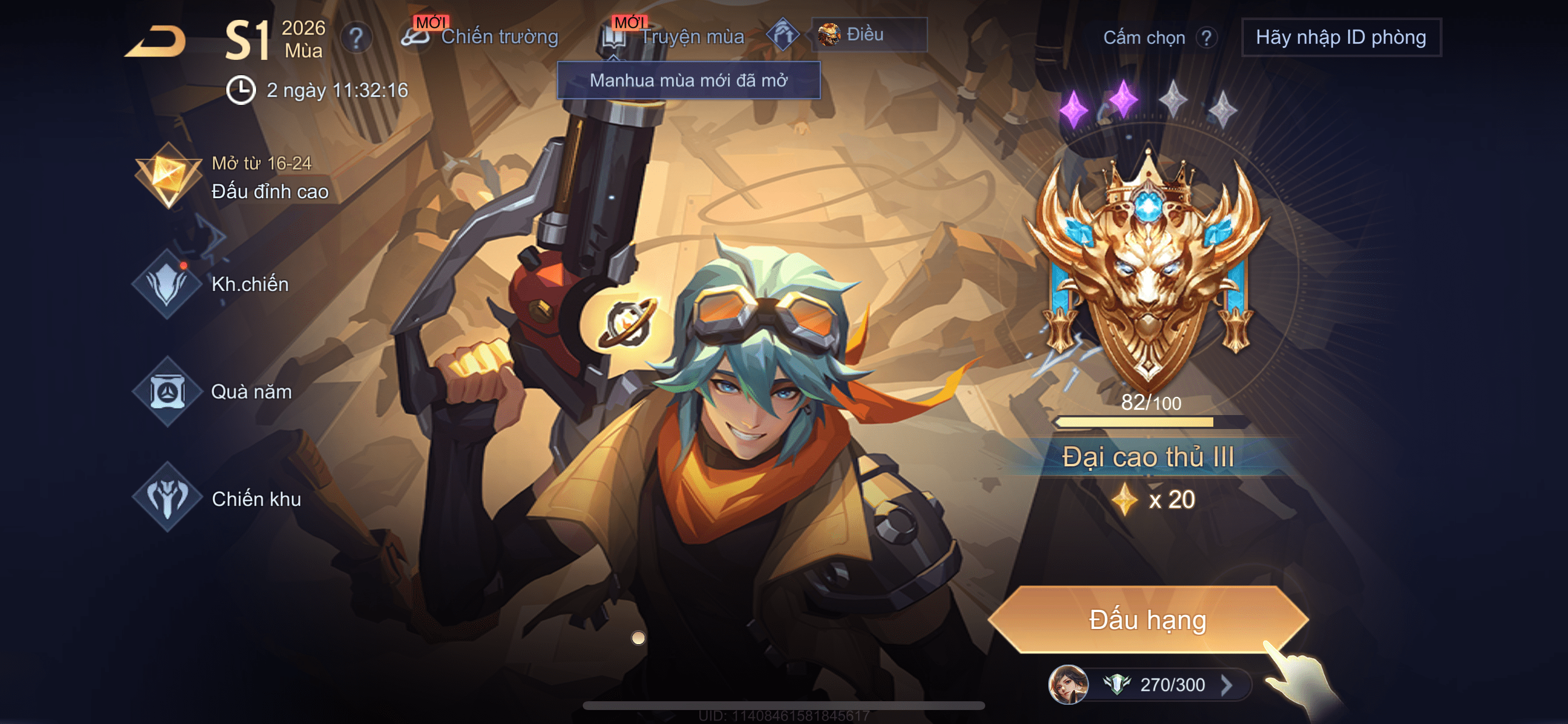Open the season help question mark
This screenshot has width=1568, height=724.
(x=356, y=38)
